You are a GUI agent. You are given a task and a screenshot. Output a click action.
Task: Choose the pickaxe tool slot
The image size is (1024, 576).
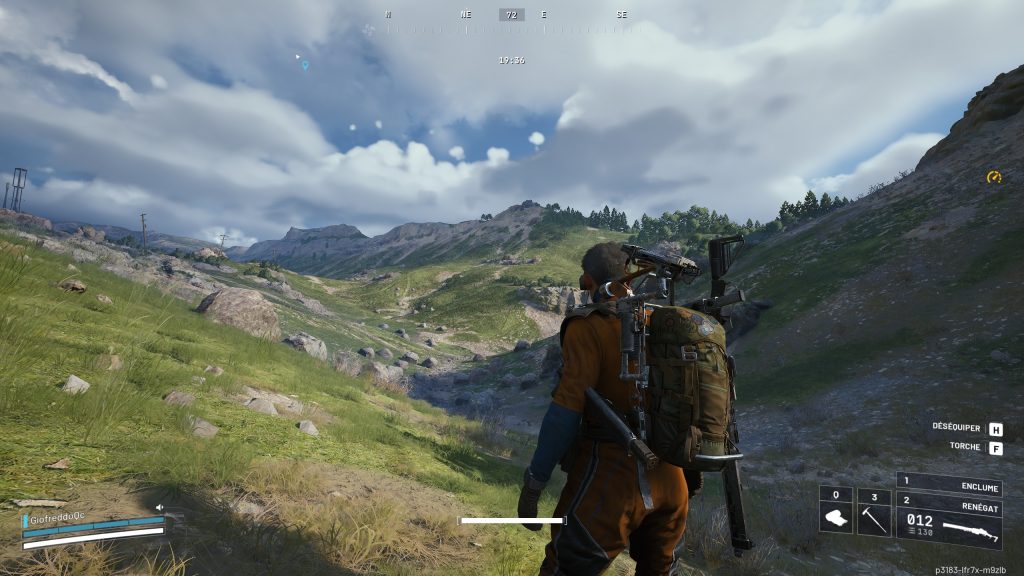coord(873,512)
